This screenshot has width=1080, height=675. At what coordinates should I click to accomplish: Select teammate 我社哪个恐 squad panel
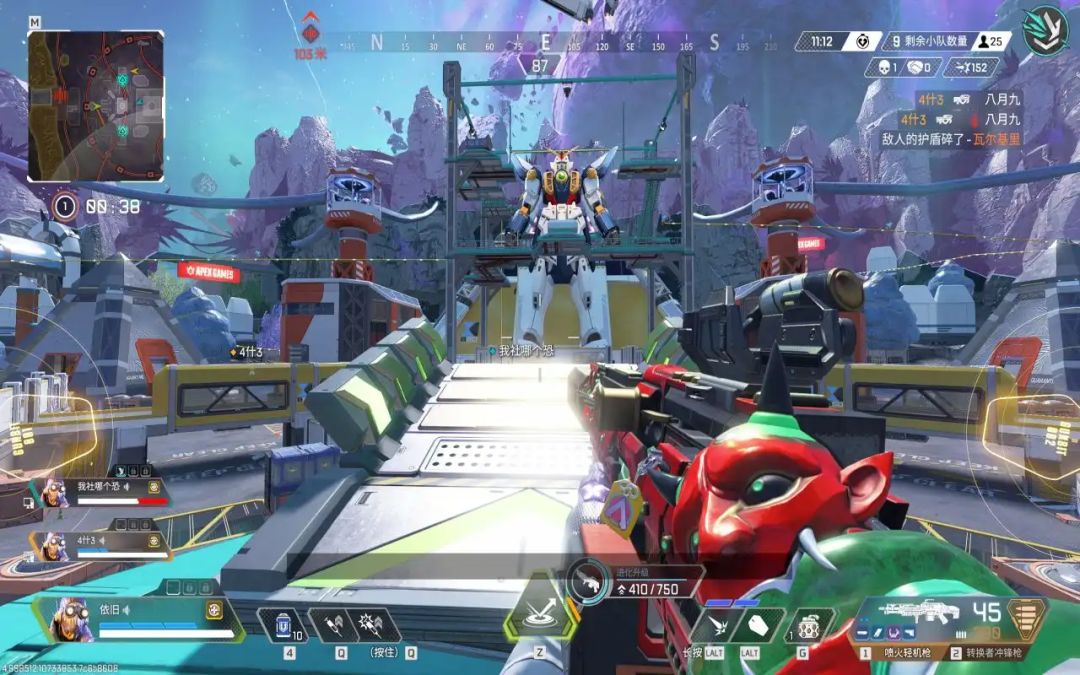coord(98,491)
